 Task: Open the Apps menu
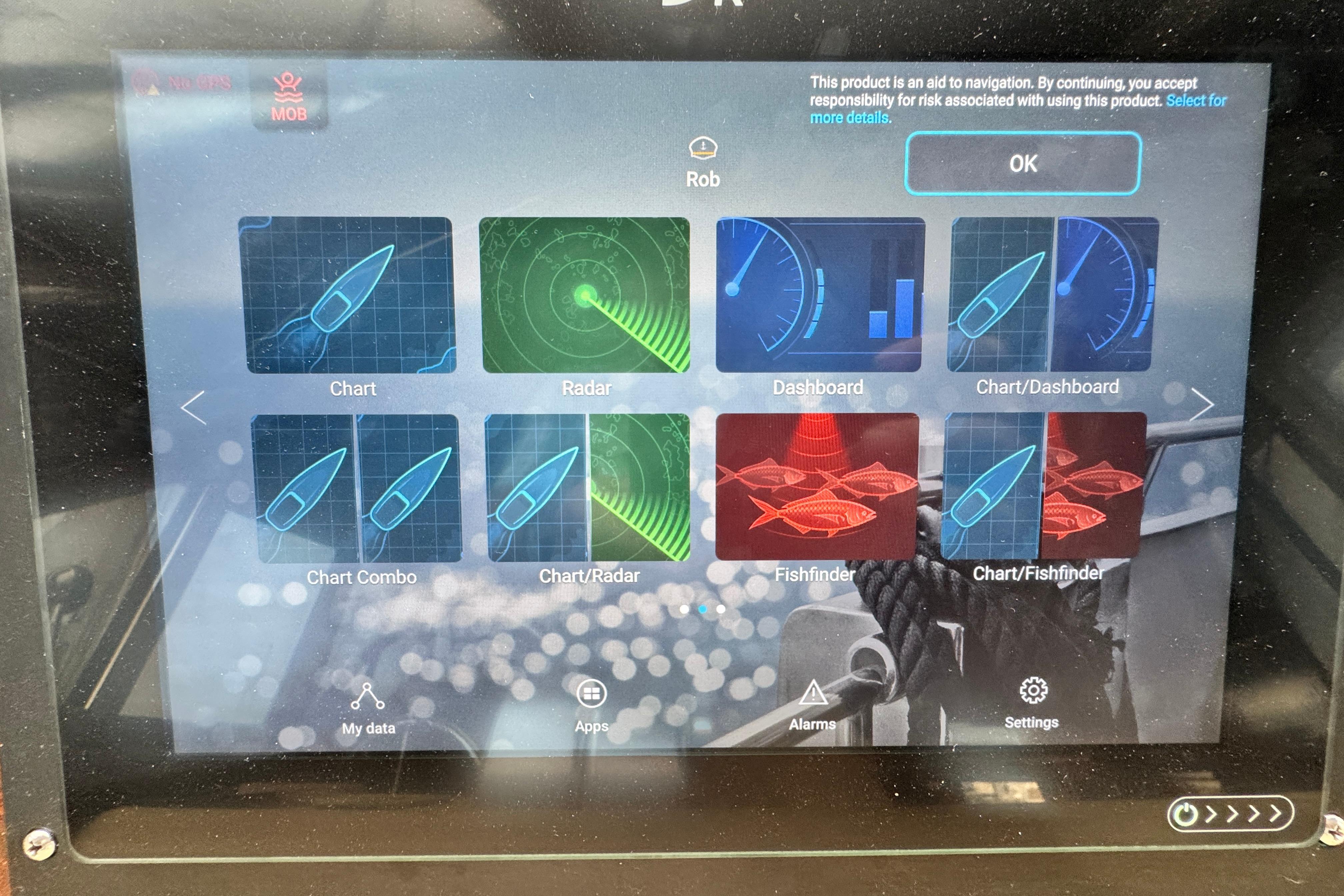(x=591, y=706)
